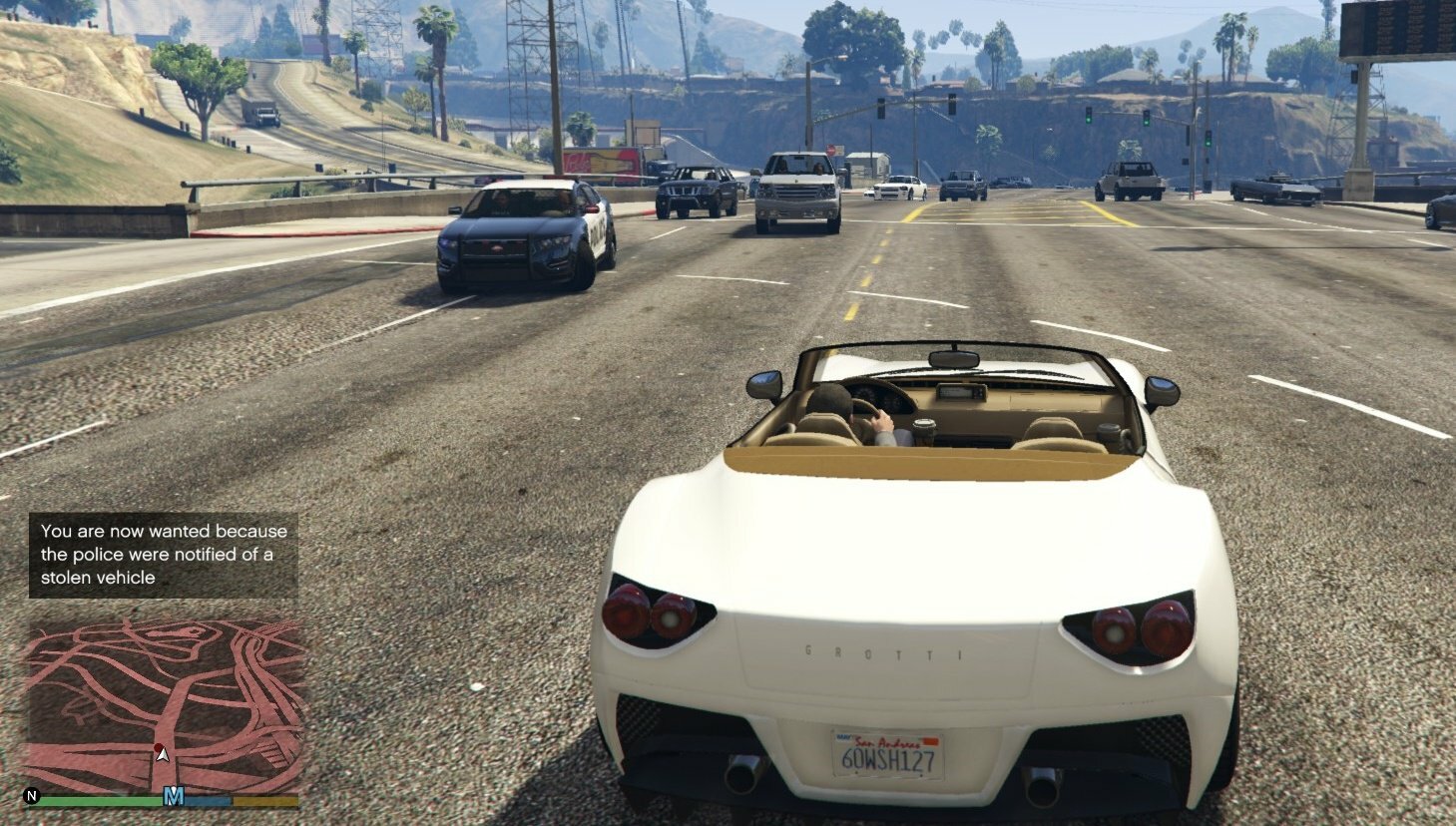Click the minimap radar
The height and width of the screenshot is (826, 1456).
(x=164, y=704)
